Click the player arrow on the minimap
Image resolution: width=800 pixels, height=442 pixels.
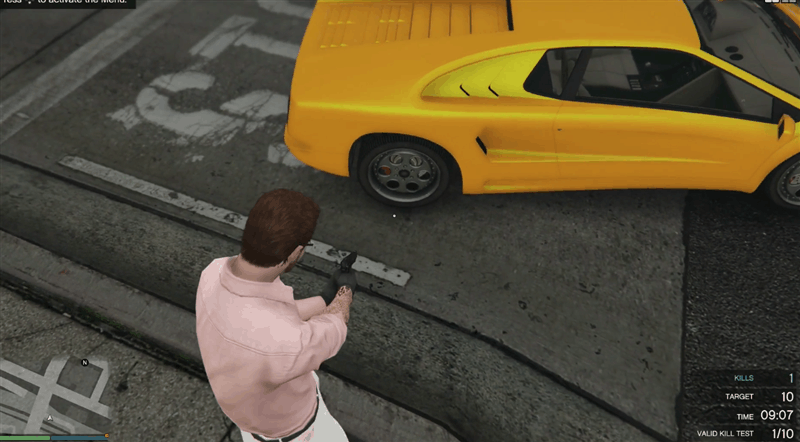coord(50,418)
